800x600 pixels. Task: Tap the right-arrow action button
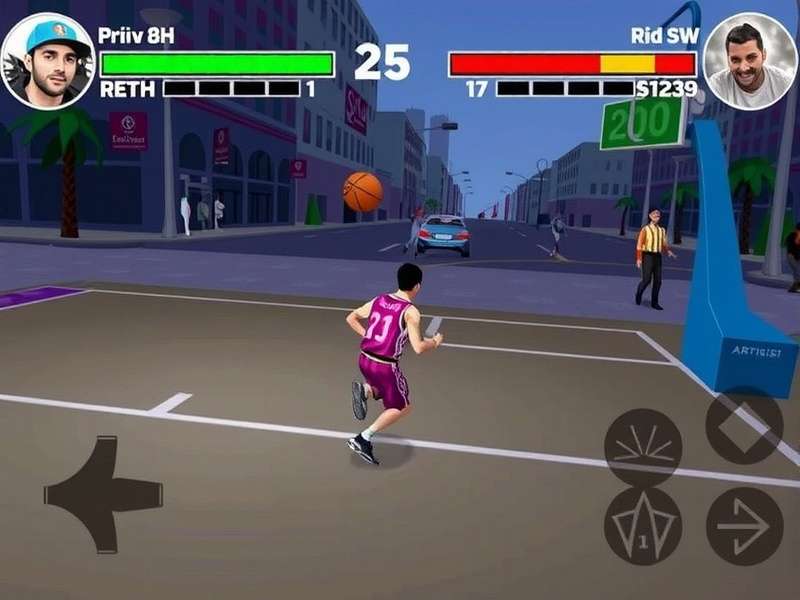(x=744, y=525)
